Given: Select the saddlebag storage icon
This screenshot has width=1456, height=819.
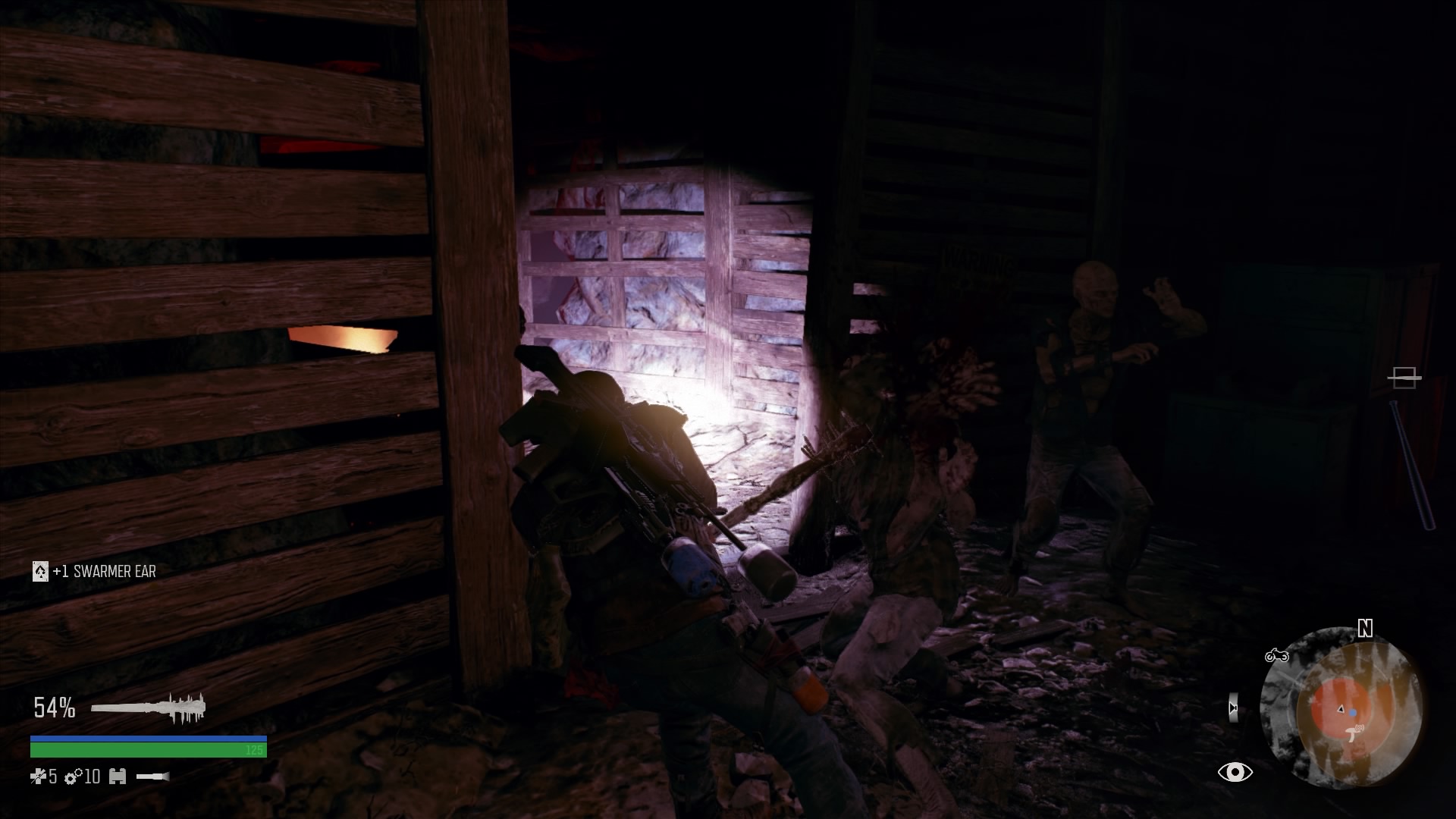Looking at the screenshot, I should 118,777.
